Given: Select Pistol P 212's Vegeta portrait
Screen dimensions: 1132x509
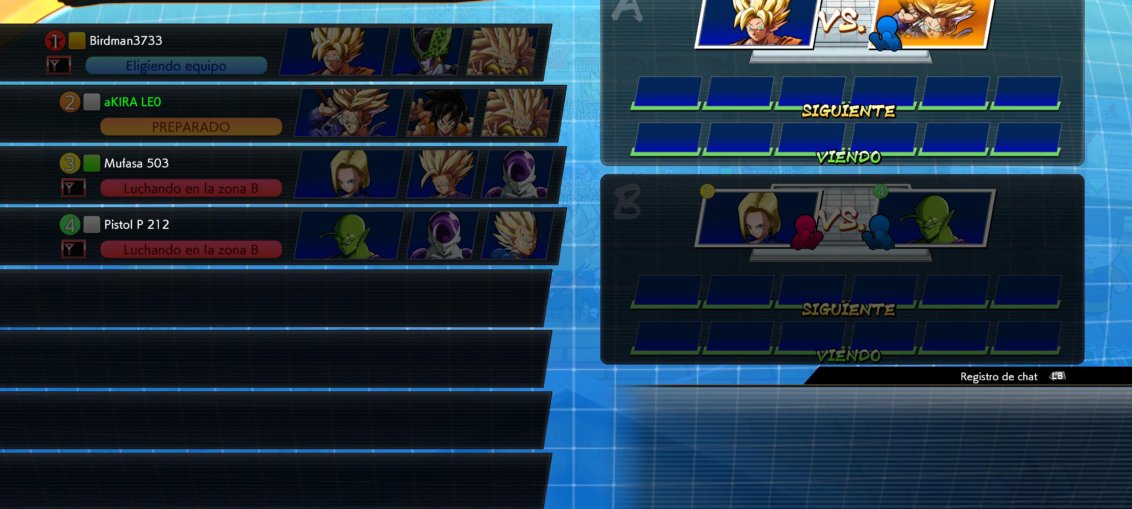Looking at the screenshot, I should click(516, 235).
